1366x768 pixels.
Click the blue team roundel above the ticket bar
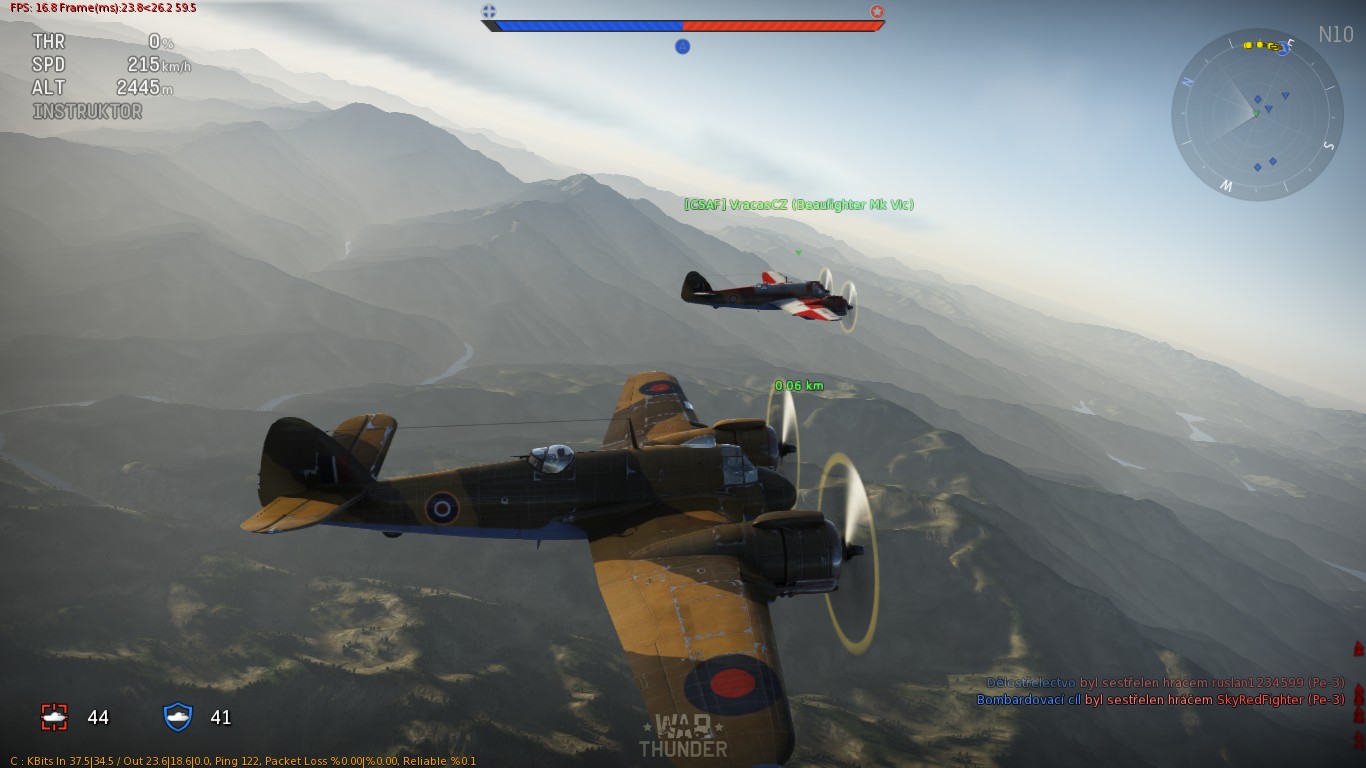(x=489, y=11)
